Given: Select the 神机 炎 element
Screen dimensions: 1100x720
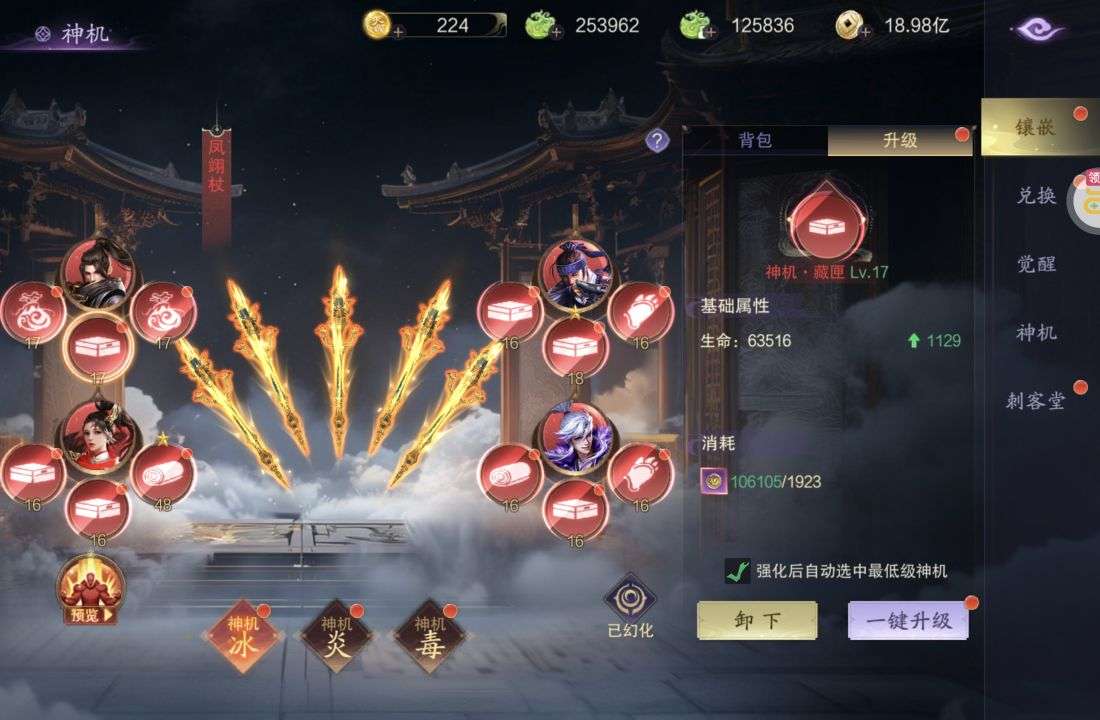Looking at the screenshot, I should (x=336, y=636).
